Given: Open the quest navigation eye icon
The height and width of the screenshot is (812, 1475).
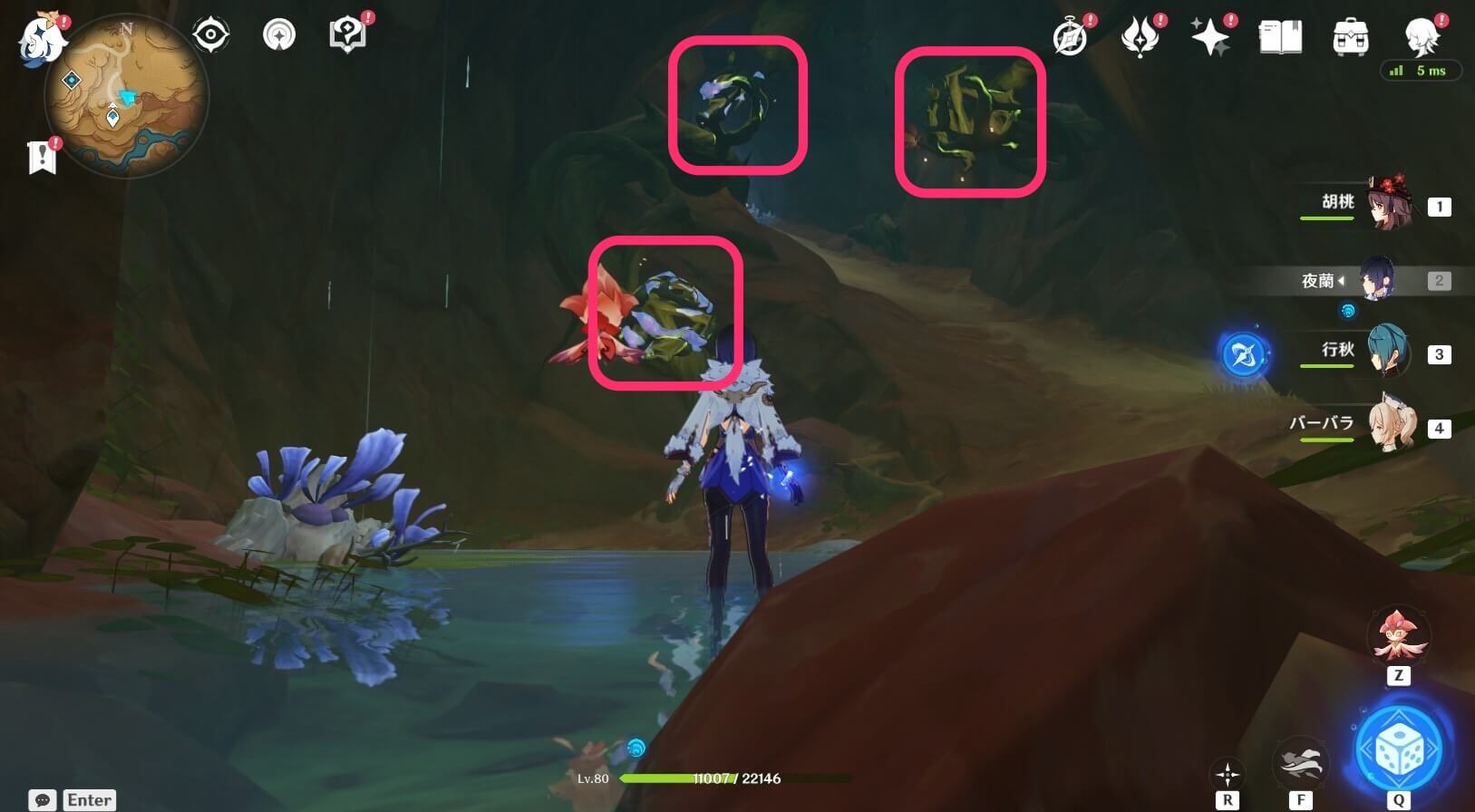Looking at the screenshot, I should pyautogui.click(x=210, y=34).
